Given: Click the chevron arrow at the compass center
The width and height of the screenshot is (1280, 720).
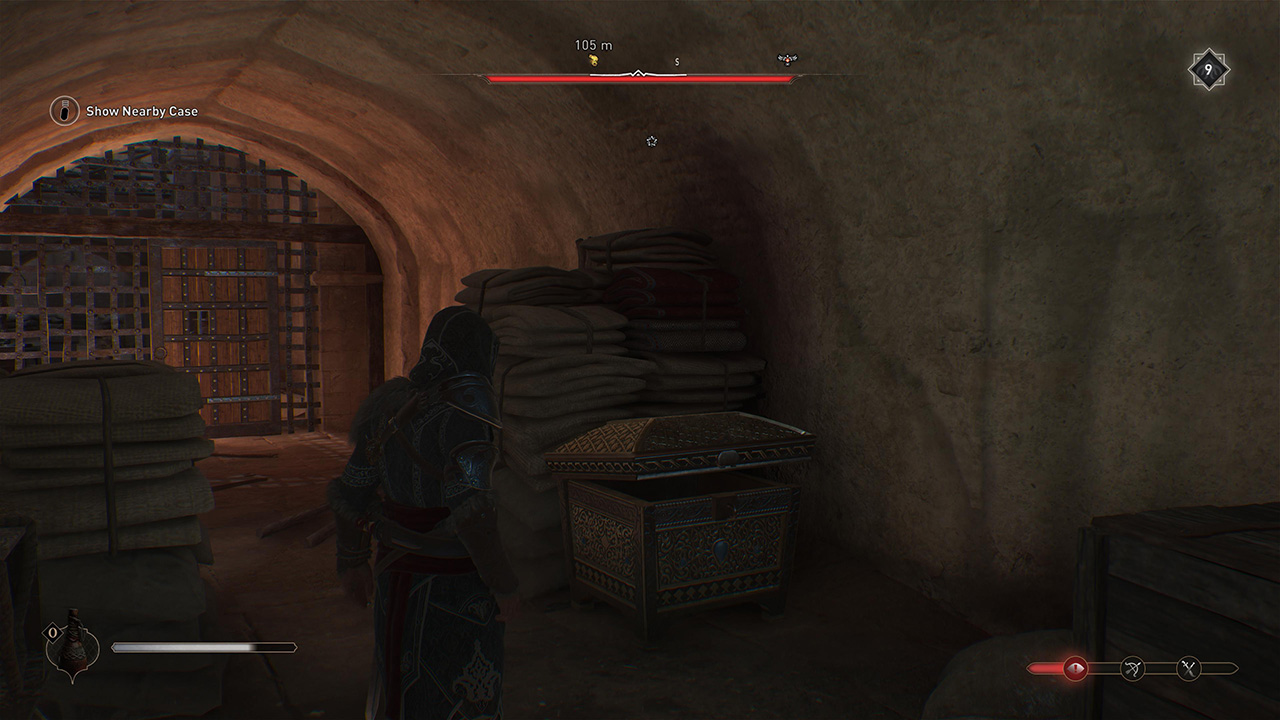Looking at the screenshot, I should coord(638,72).
